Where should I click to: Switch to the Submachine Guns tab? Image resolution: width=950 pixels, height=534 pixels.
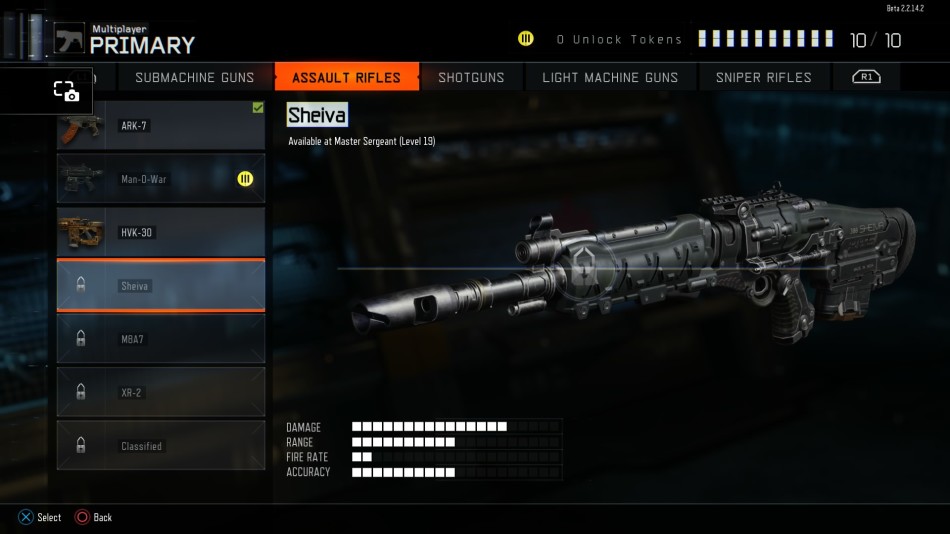(194, 77)
